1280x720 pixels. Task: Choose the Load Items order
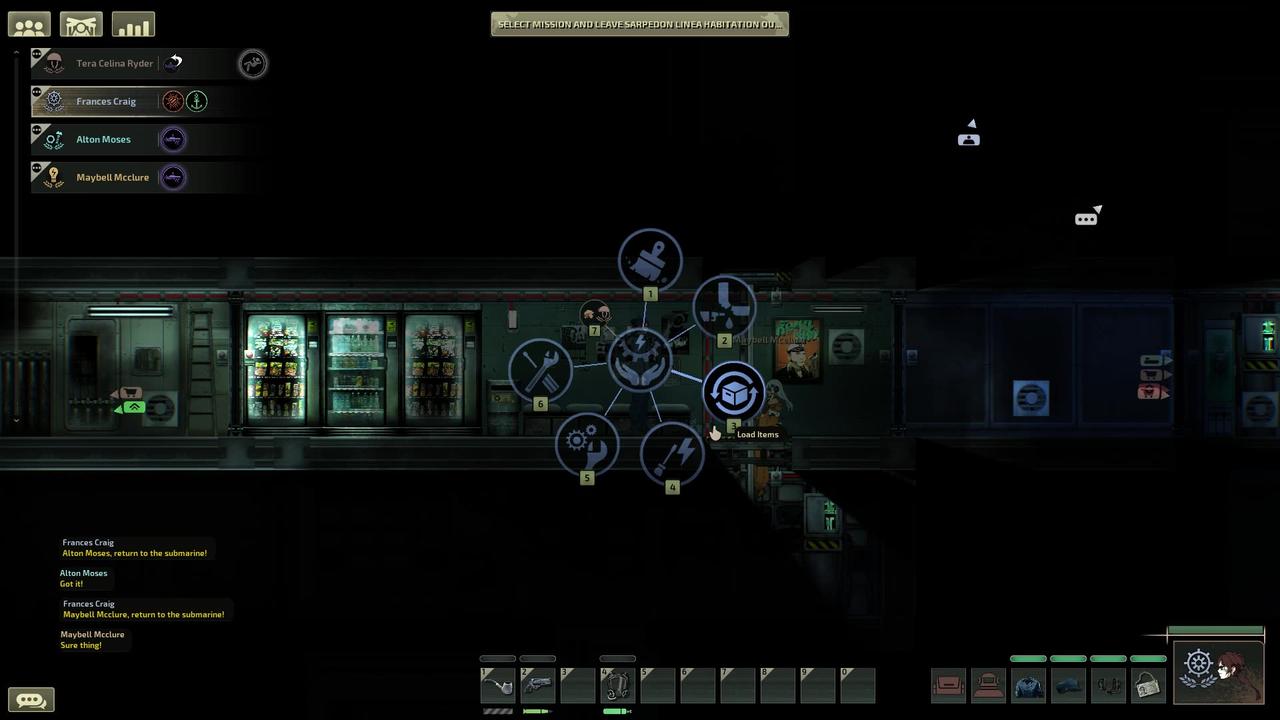click(x=733, y=392)
